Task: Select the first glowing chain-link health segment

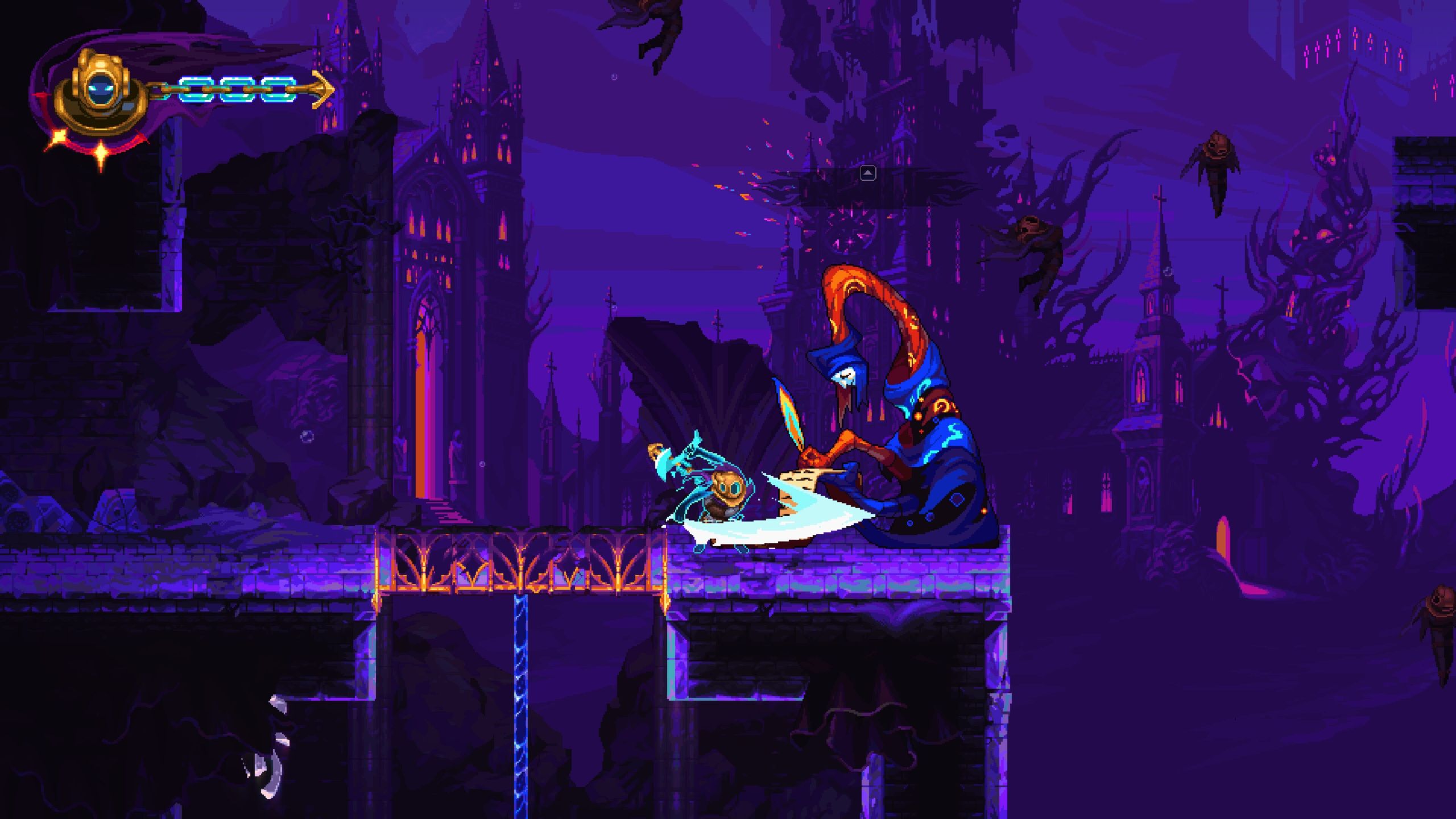Action: click(x=197, y=89)
